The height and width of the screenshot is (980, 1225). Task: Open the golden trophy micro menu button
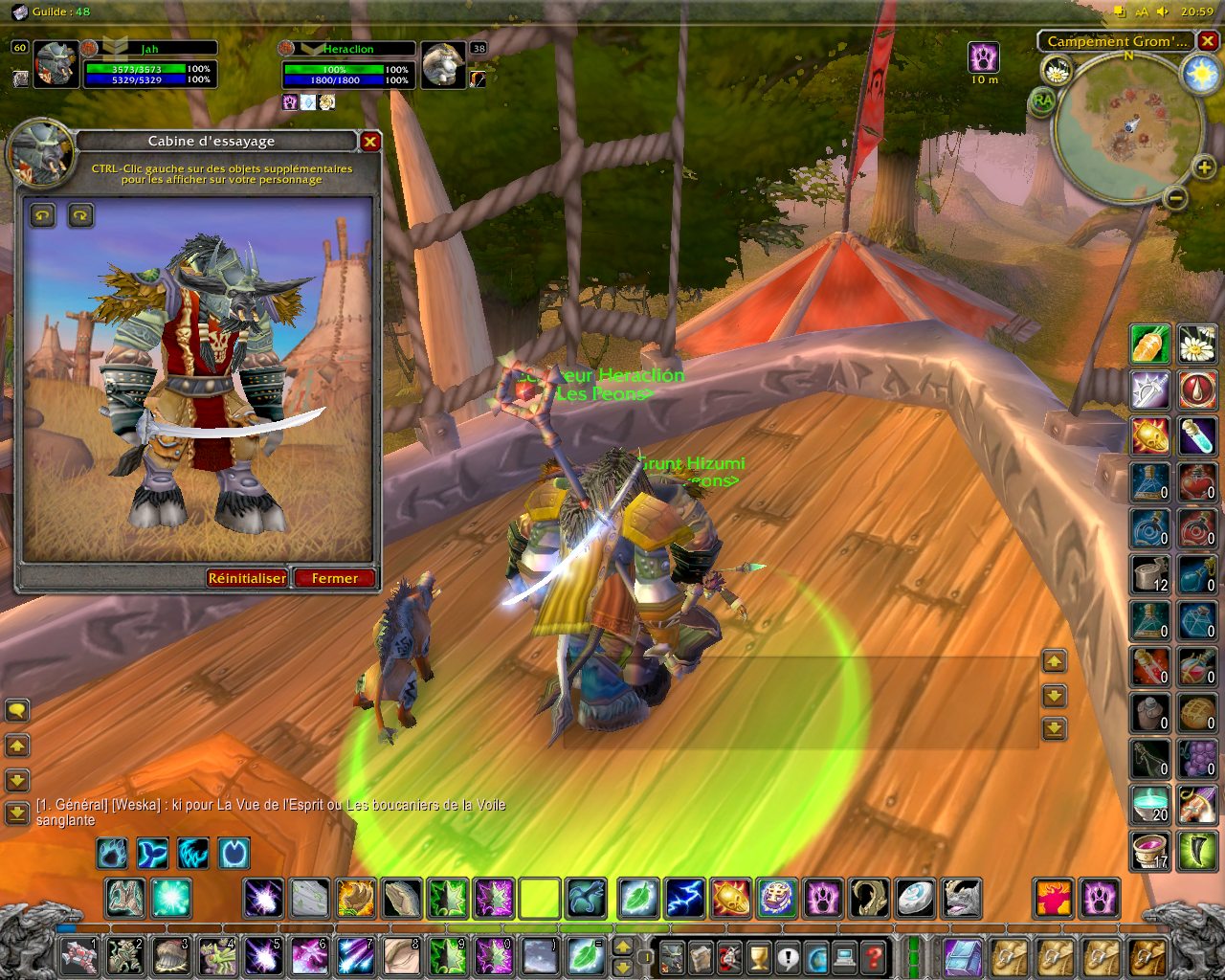(x=758, y=955)
